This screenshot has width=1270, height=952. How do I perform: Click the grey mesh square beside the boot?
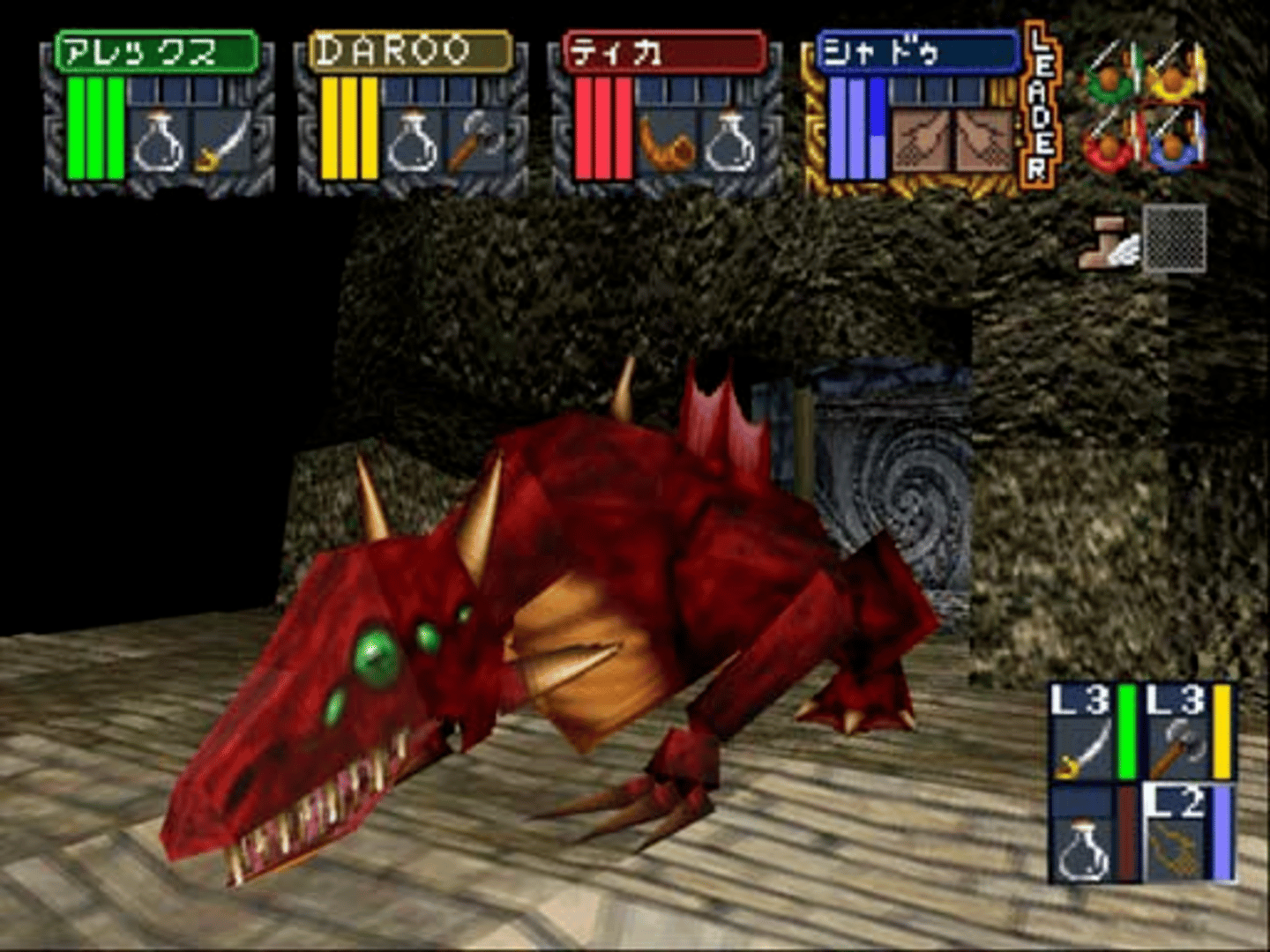point(1174,238)
